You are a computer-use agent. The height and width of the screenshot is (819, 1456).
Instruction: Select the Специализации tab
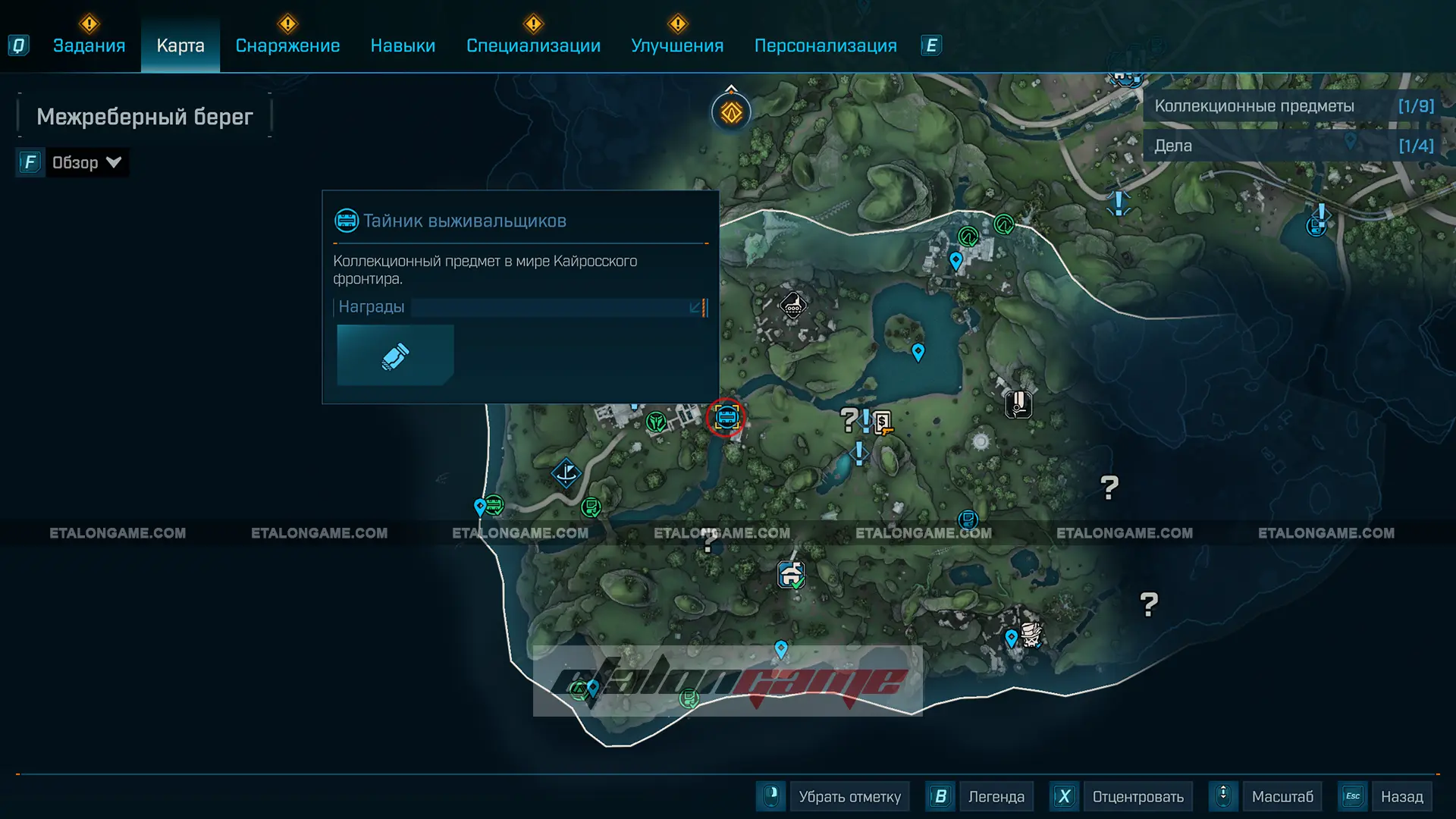[x=533, y=45]
